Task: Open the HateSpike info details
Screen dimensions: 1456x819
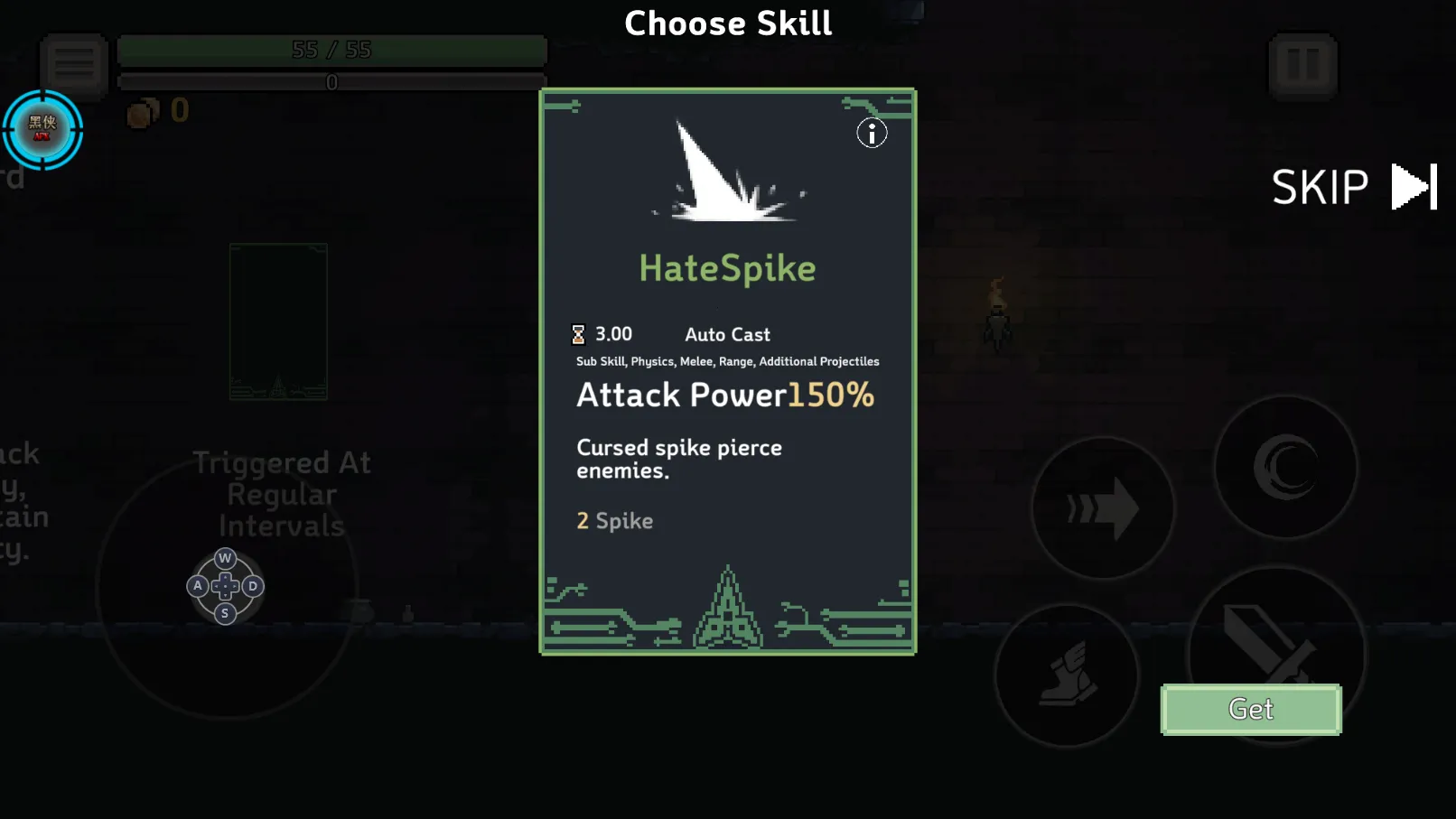Action: click(872, 135)
